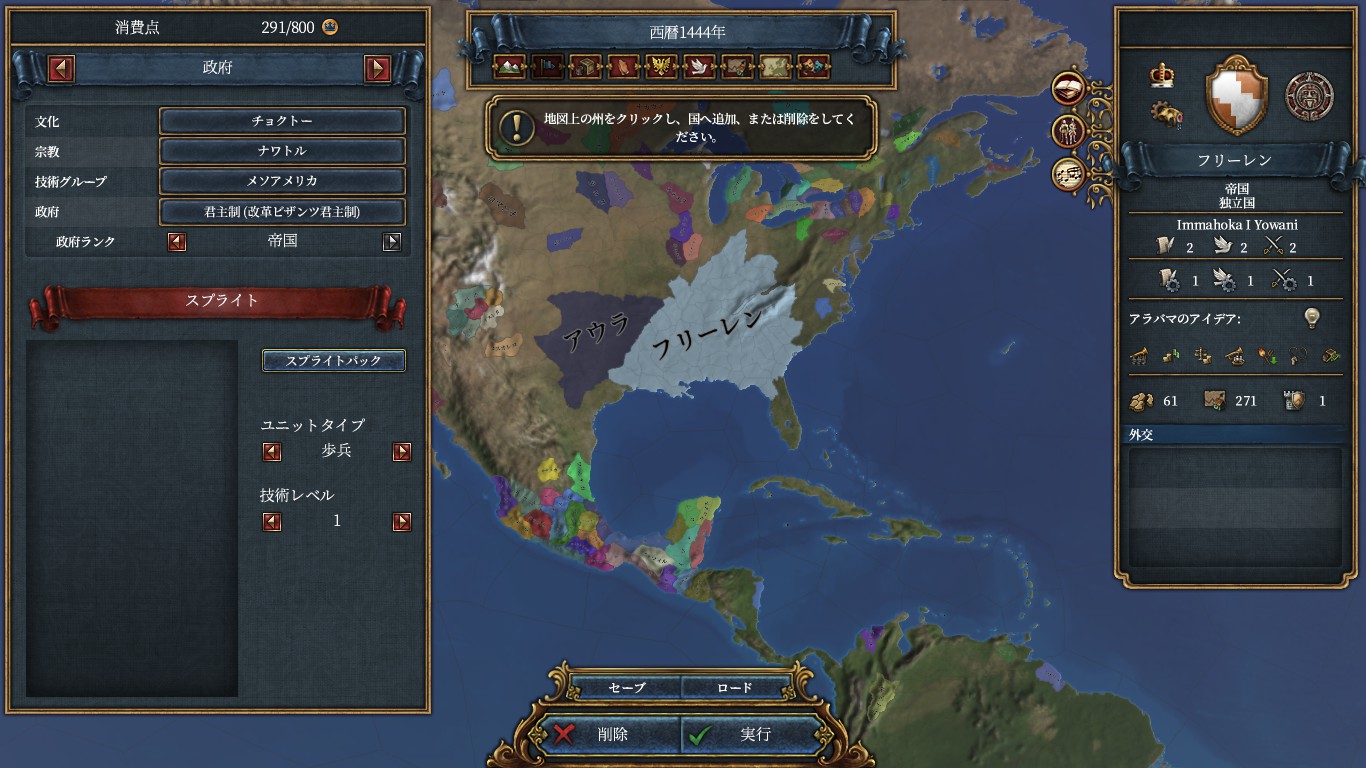
Task: Open government type 君主制 button
Action: pos(282,212)
